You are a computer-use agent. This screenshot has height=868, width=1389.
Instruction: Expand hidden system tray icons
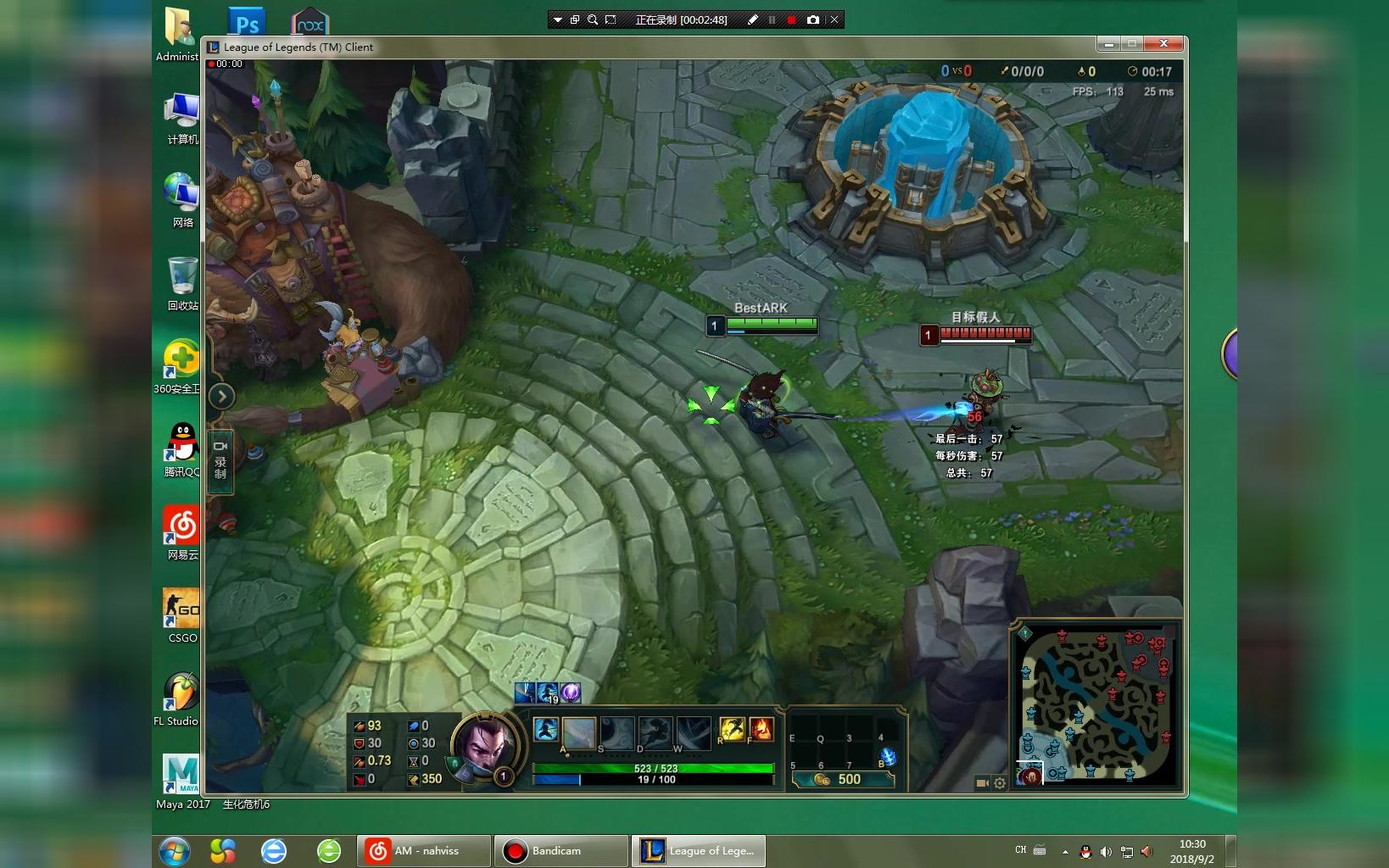1067,852
